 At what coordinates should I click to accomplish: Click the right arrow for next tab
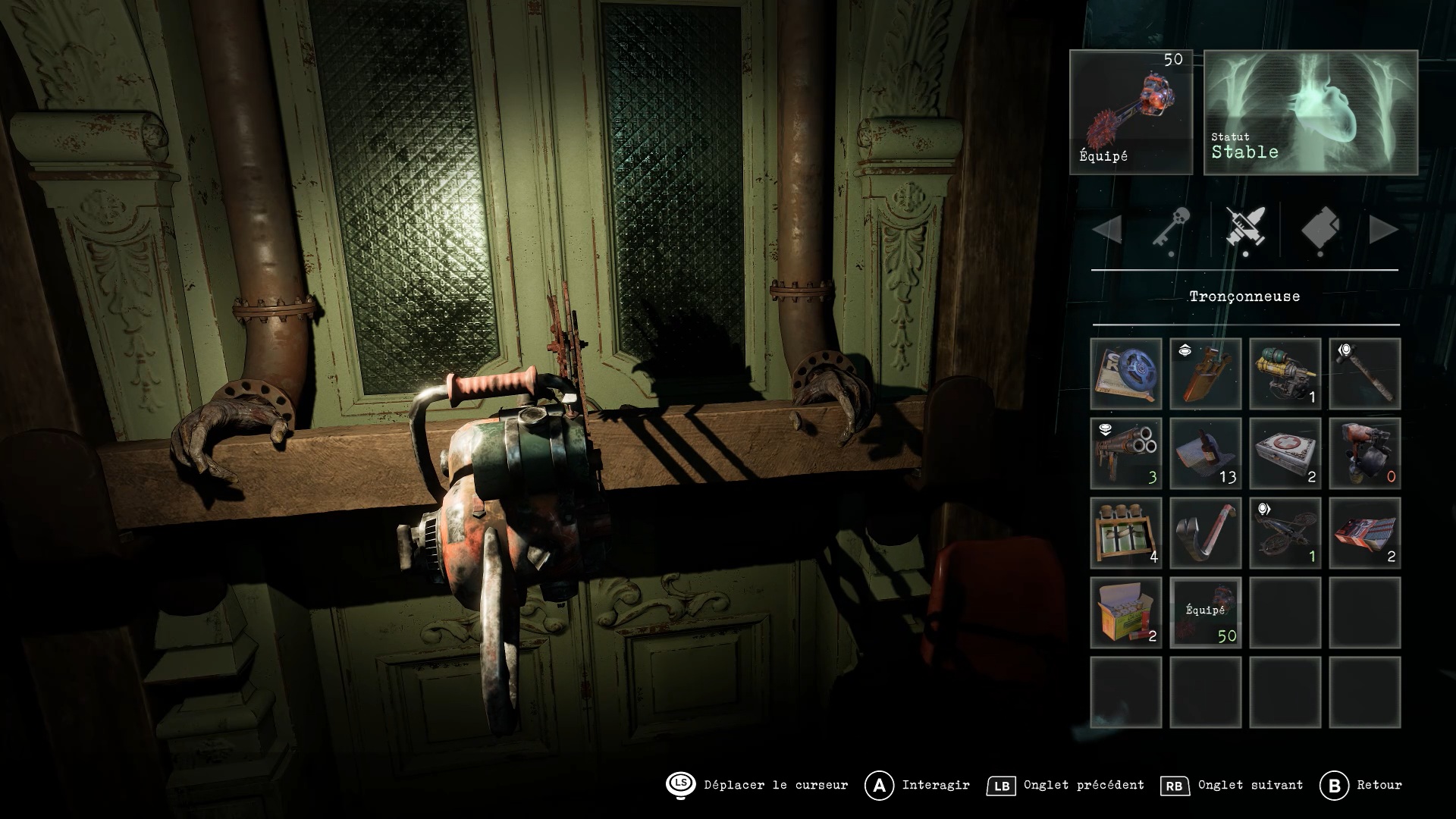(1383, 229)
